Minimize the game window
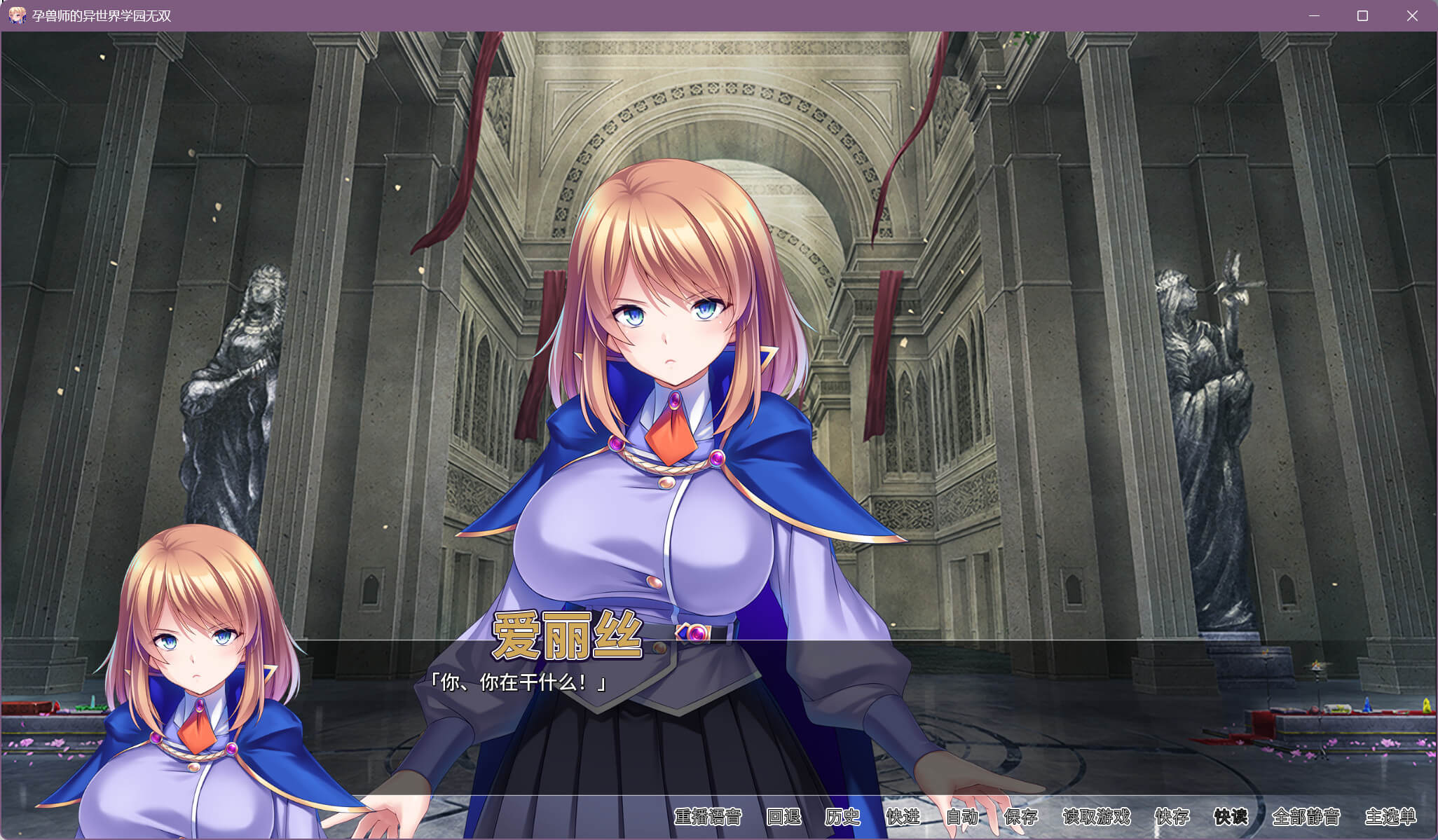This screenshot has height=840, width=1438. (x=1314, y=15)
